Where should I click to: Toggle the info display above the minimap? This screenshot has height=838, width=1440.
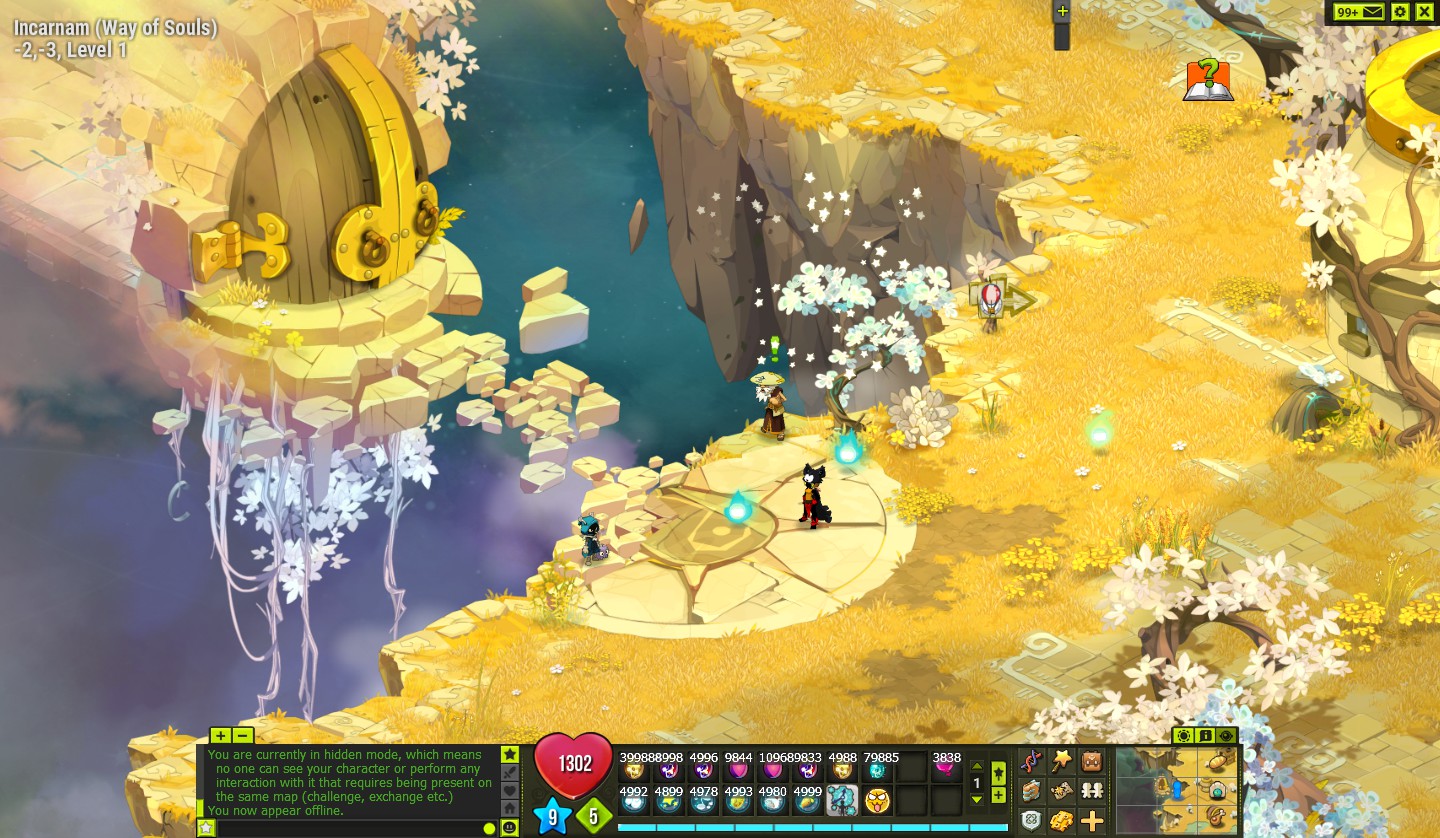click(1205, 737)
